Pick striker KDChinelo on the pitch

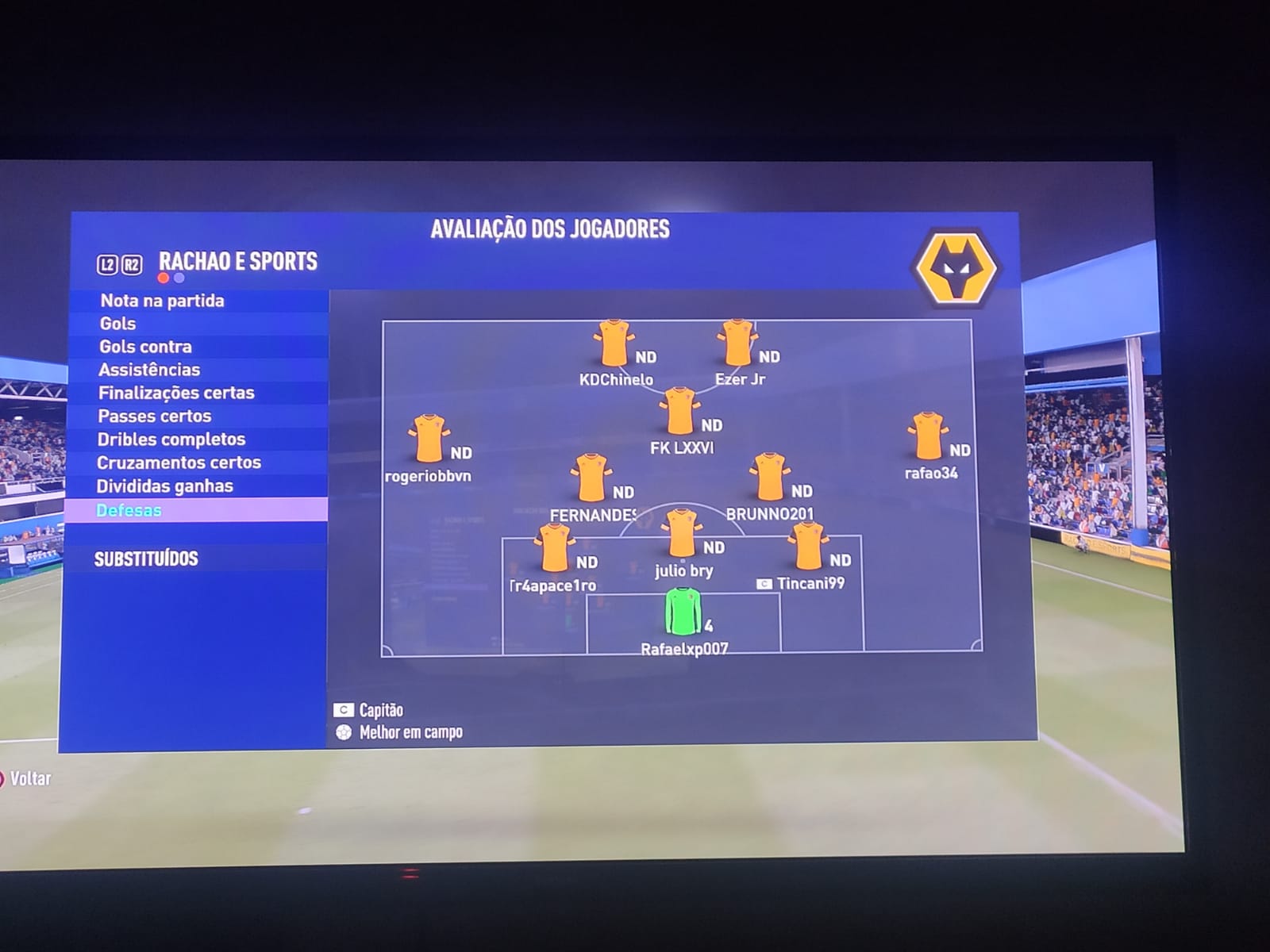[x=613, y=343]
